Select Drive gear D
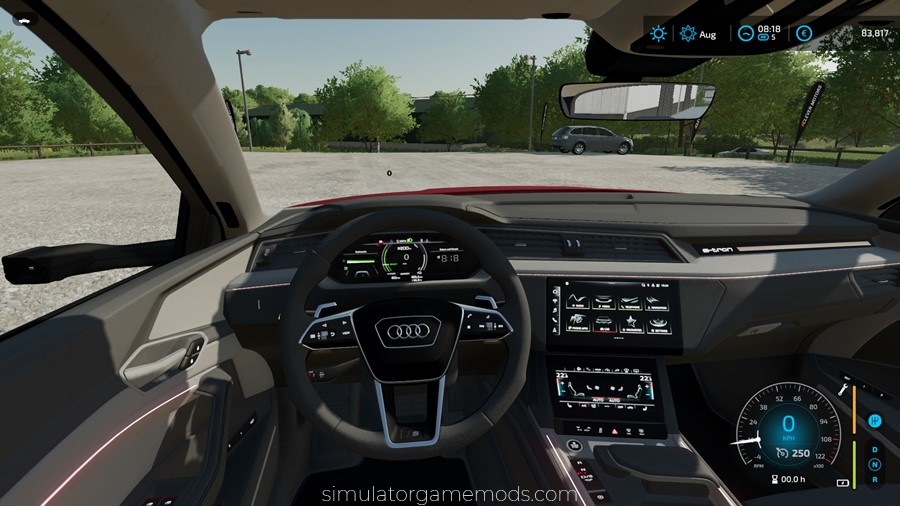900x506 pixels. pos(875,448)
